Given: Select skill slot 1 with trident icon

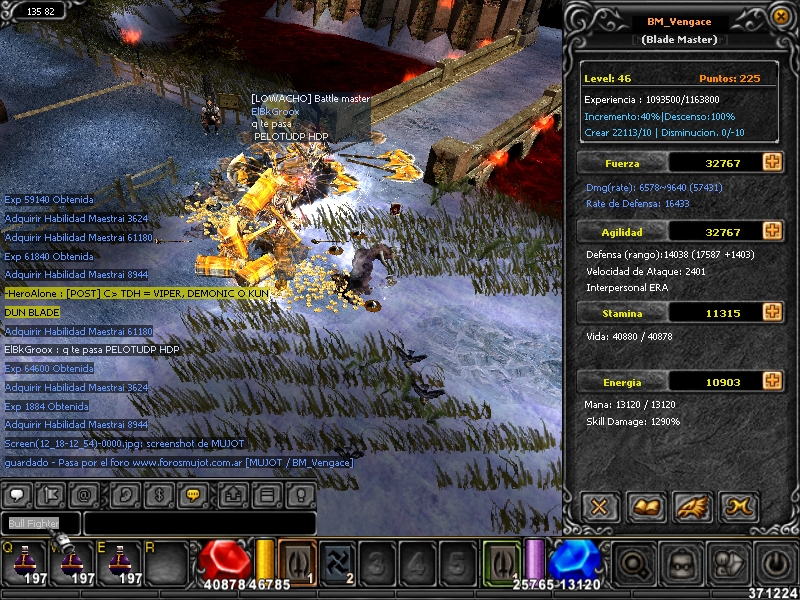Looking at the screenshot, I should (x=297, y=562).
